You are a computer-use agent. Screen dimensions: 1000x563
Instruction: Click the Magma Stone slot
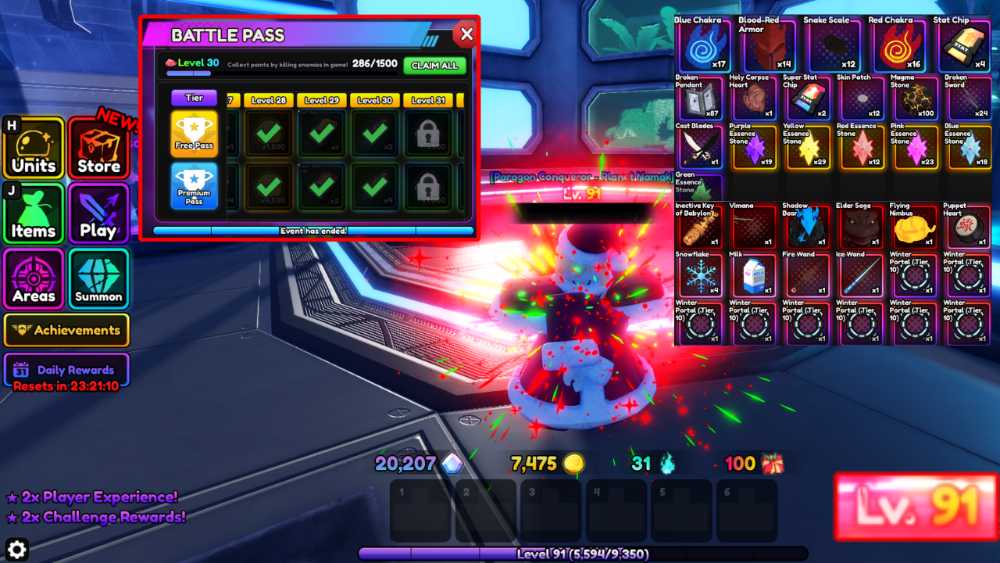click(x=915, y=99)
